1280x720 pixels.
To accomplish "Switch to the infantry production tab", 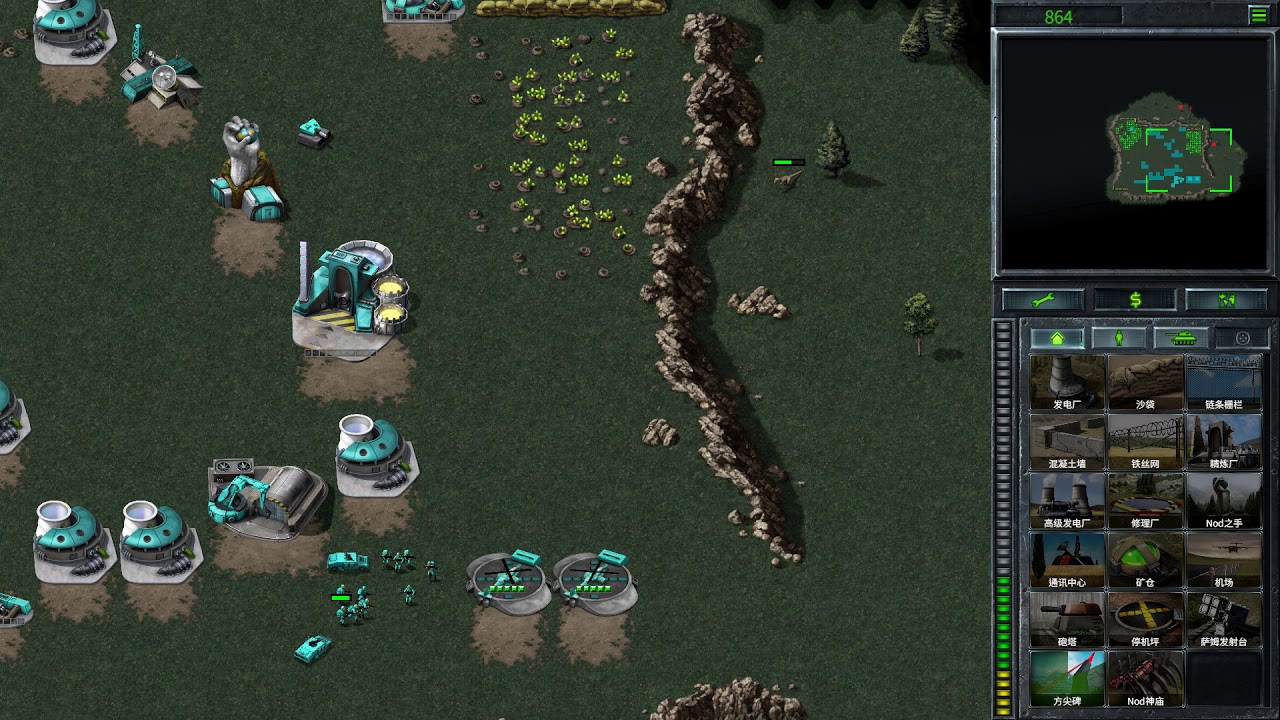I will [1119, 338].
